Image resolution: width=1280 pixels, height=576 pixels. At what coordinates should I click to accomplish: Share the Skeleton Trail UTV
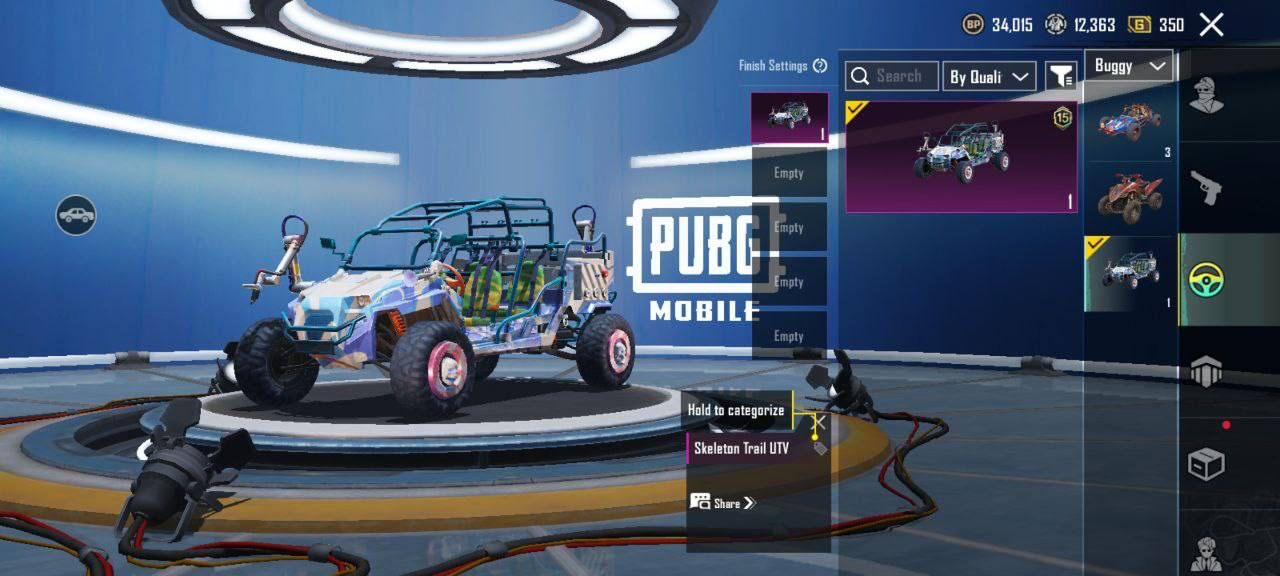pos(723,502)
